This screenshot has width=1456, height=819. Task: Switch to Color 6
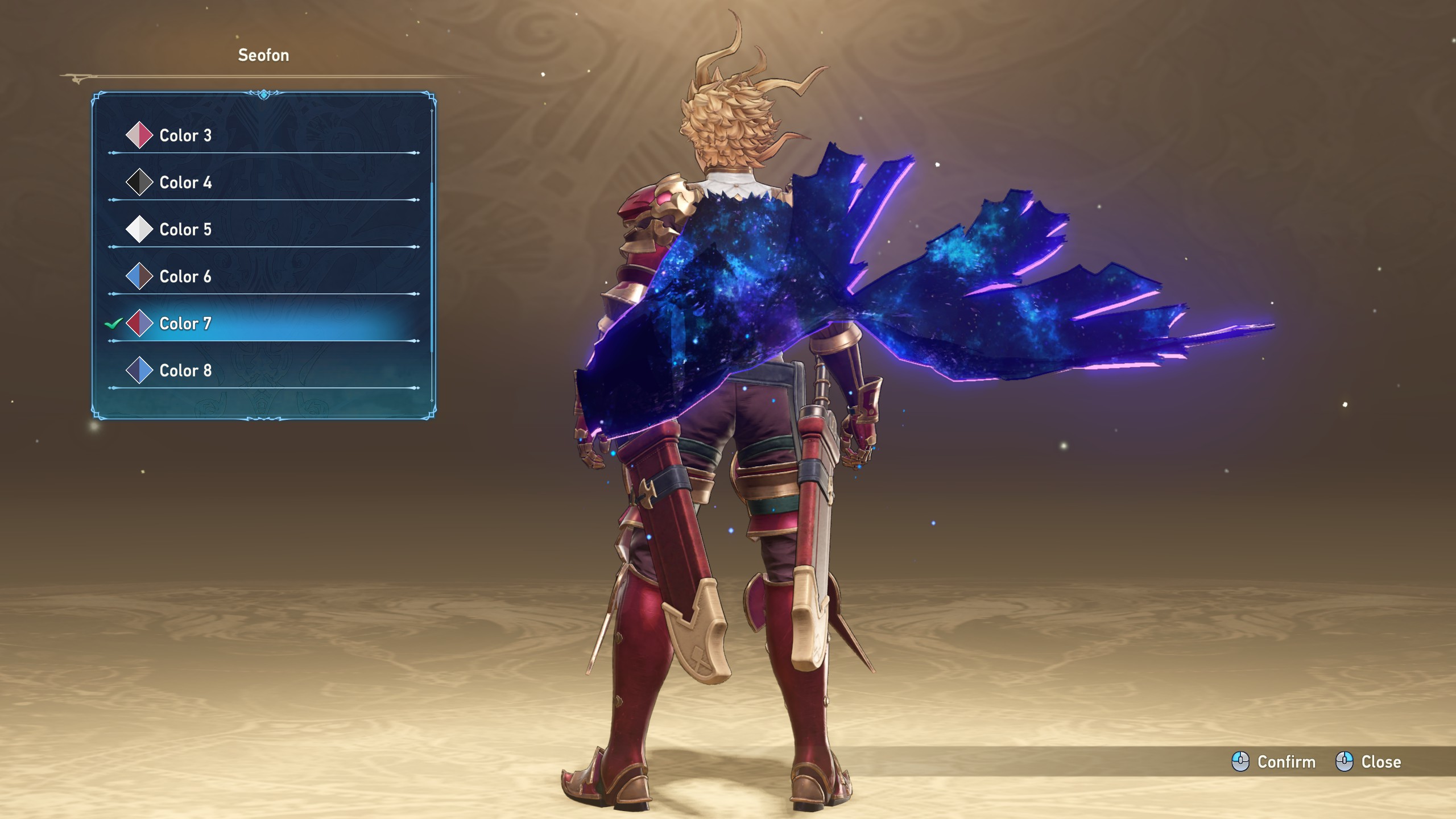[185, 277]
